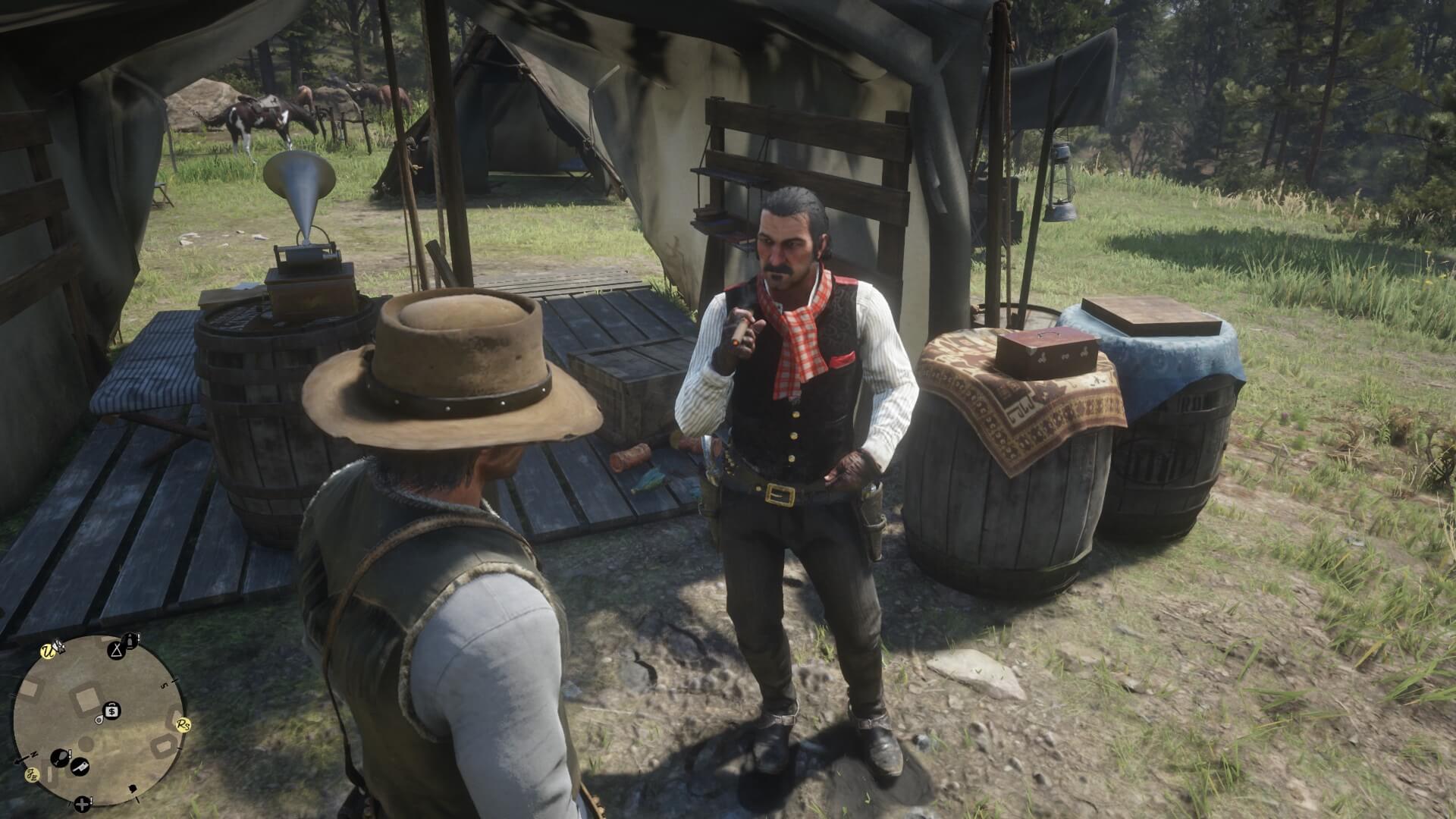The width and height of the screenshot is (1456, 819).
Task: Click the "S" compass letter on the minimap rim
Action: (x=165, y=686)
